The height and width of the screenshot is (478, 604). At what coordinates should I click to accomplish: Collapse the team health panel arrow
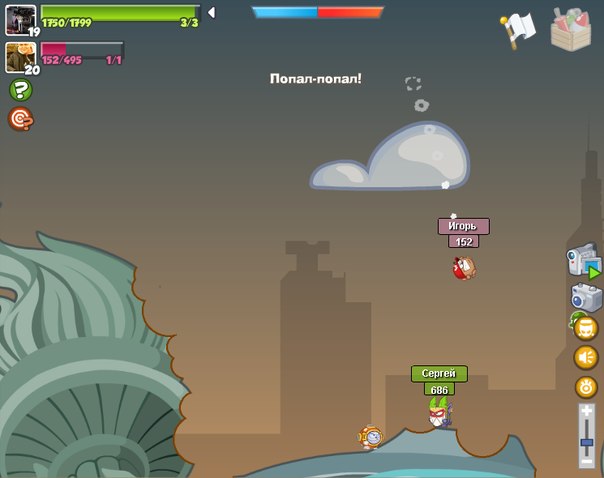click(211, 13)
